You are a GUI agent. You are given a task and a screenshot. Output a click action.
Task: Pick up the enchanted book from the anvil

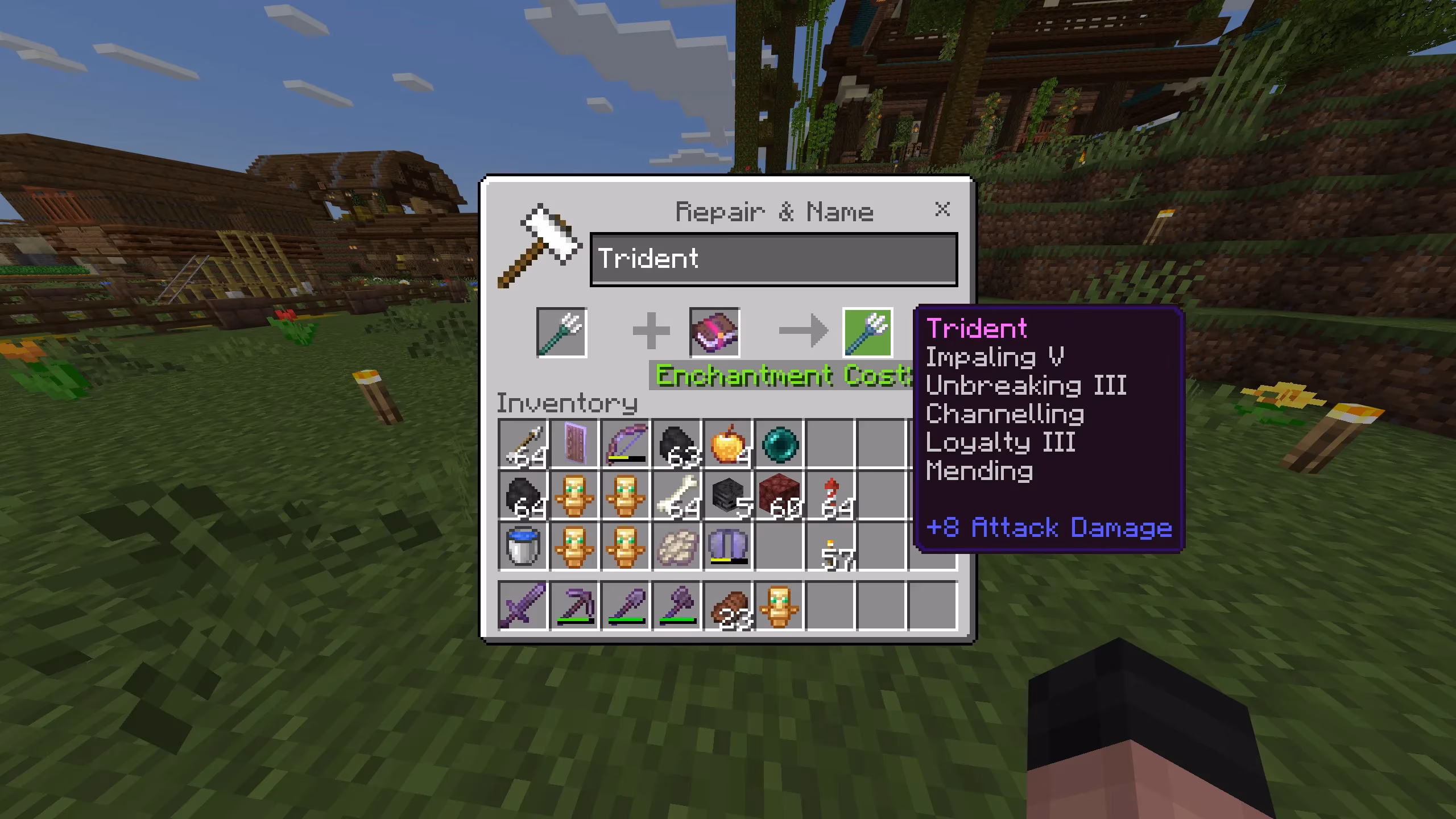click(714, 333)
